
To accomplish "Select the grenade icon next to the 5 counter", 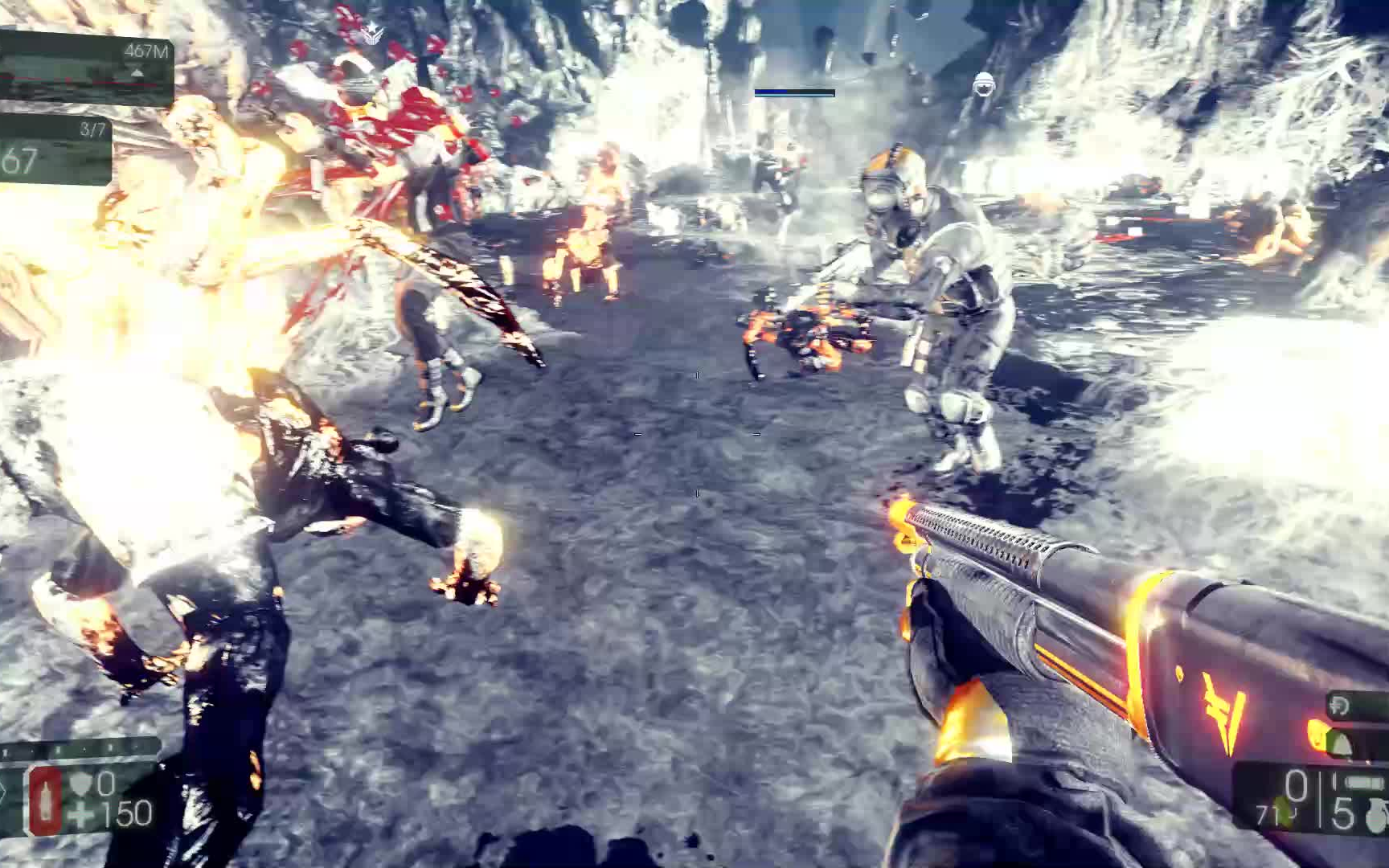I will click(x=1378, y=815).
